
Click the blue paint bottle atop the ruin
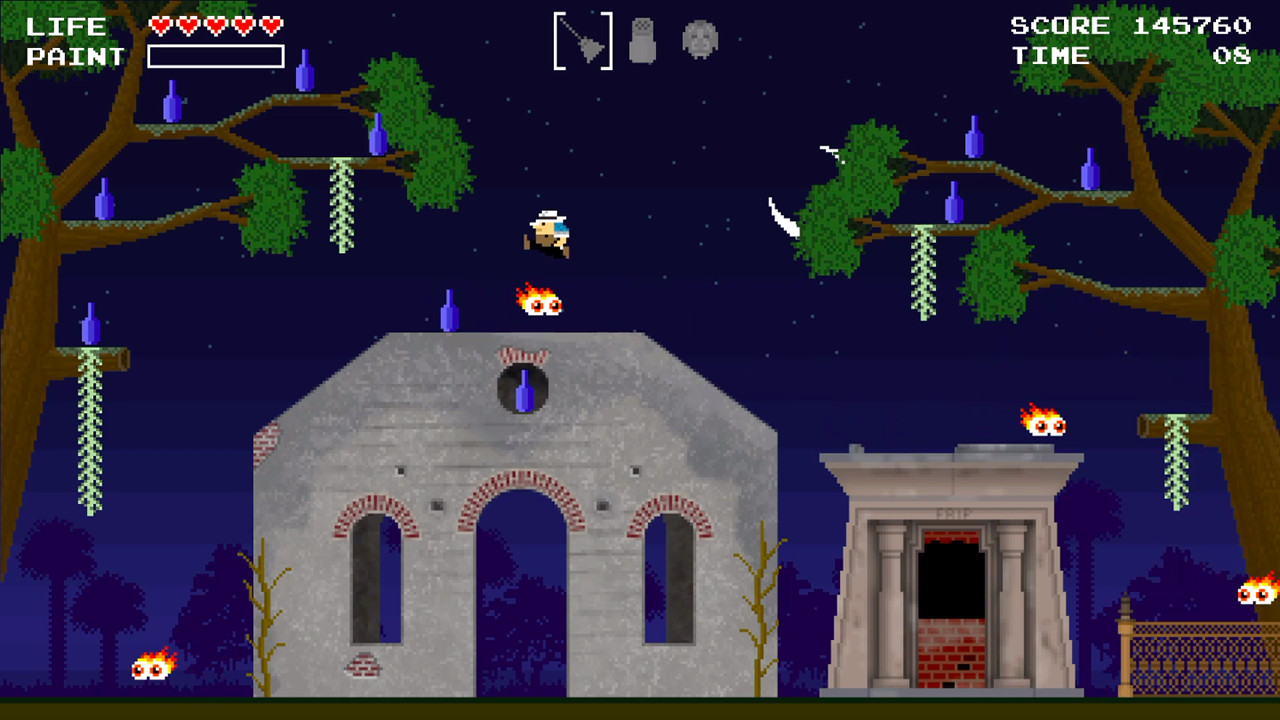pos(447,310)
